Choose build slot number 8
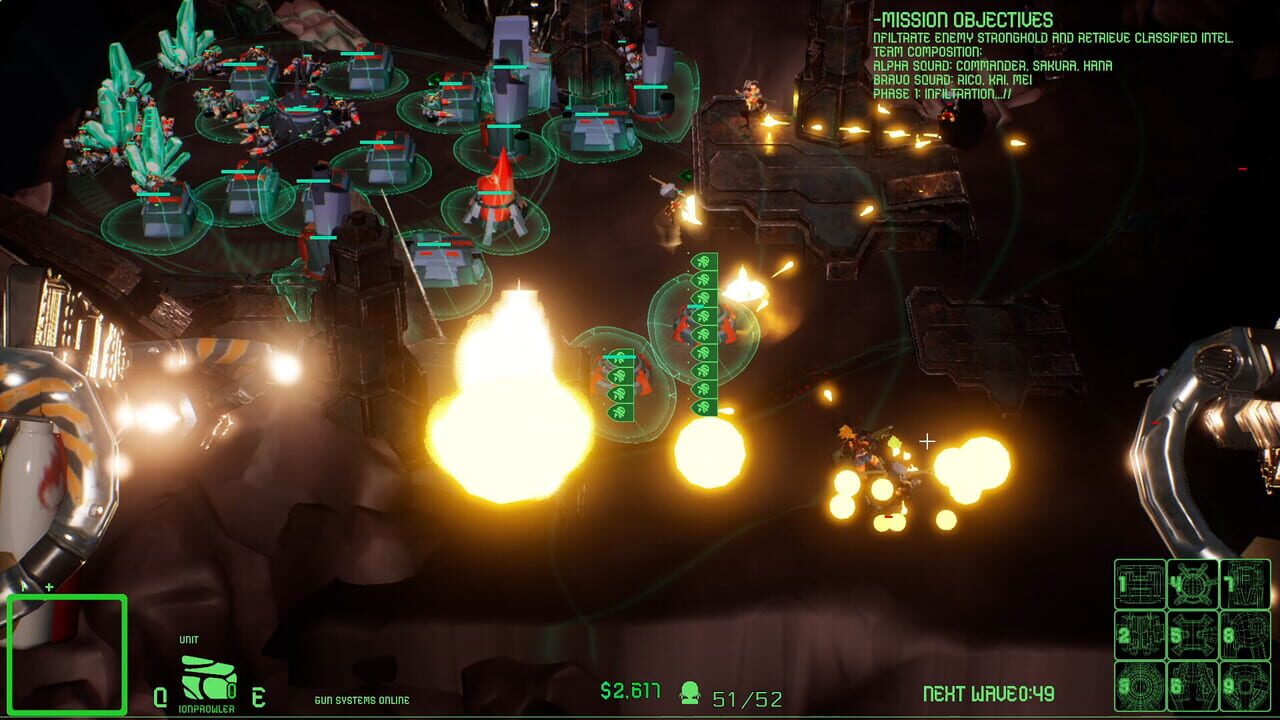 point(1244,635)
